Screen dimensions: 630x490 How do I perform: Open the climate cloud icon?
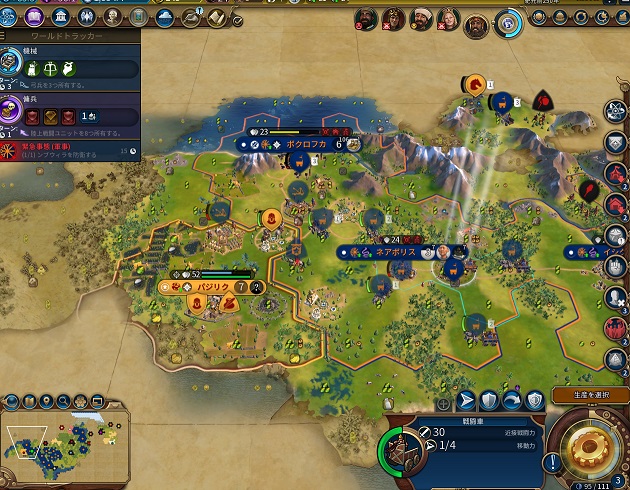(165, 17)
